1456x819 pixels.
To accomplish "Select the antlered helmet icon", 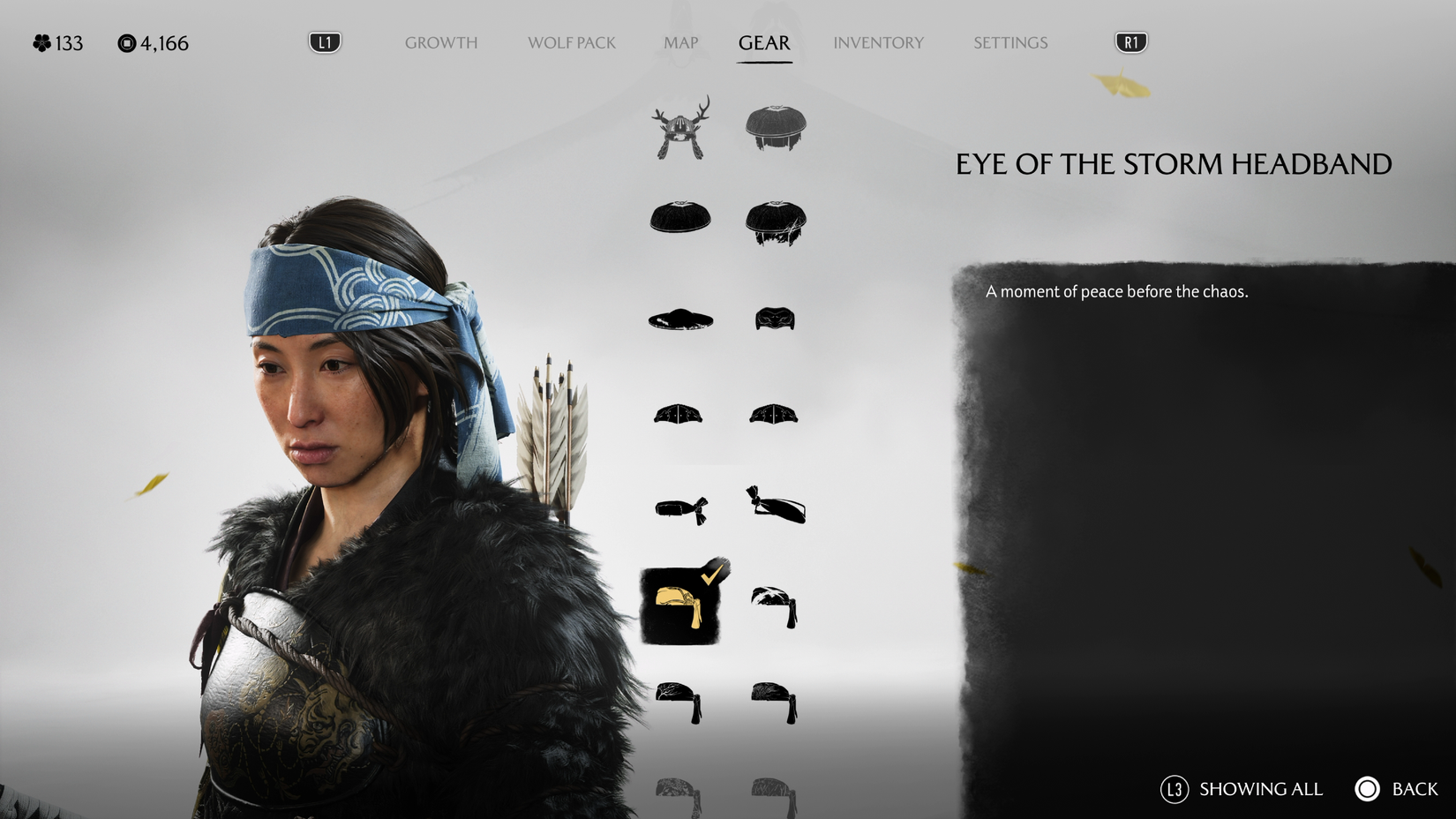I will pyautogui.click(x=679, y=128).
